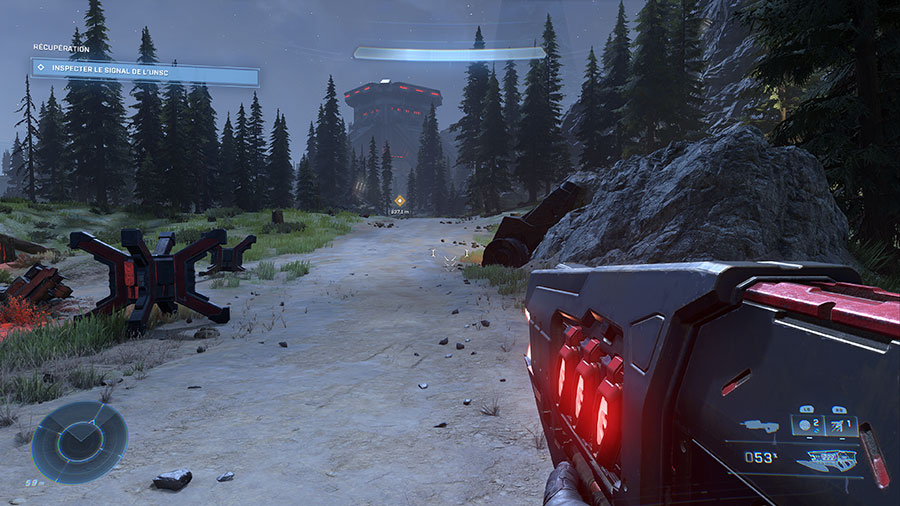
Task: Select the equipment slot showing 1
Action: coord(840,426)
